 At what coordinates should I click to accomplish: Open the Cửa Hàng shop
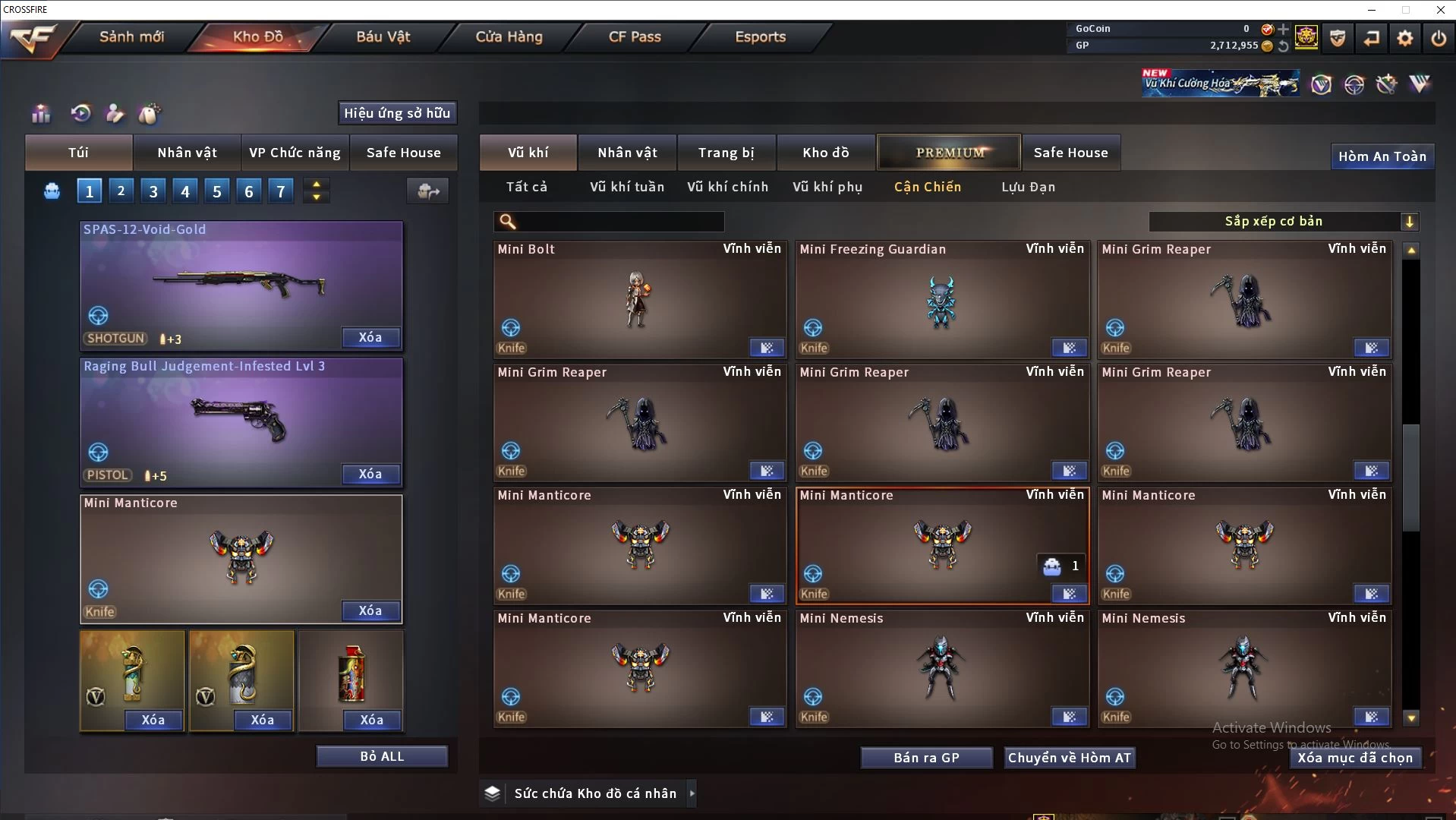[509, 36]
